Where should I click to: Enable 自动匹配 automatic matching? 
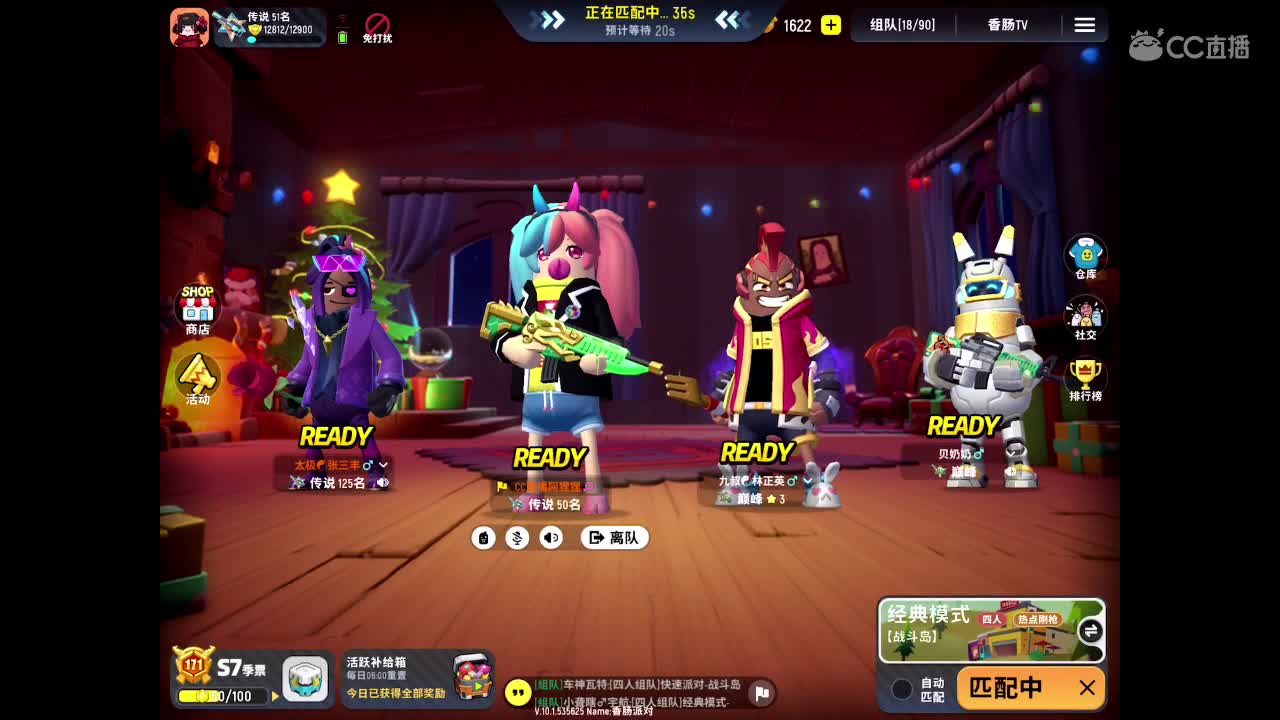901,688
